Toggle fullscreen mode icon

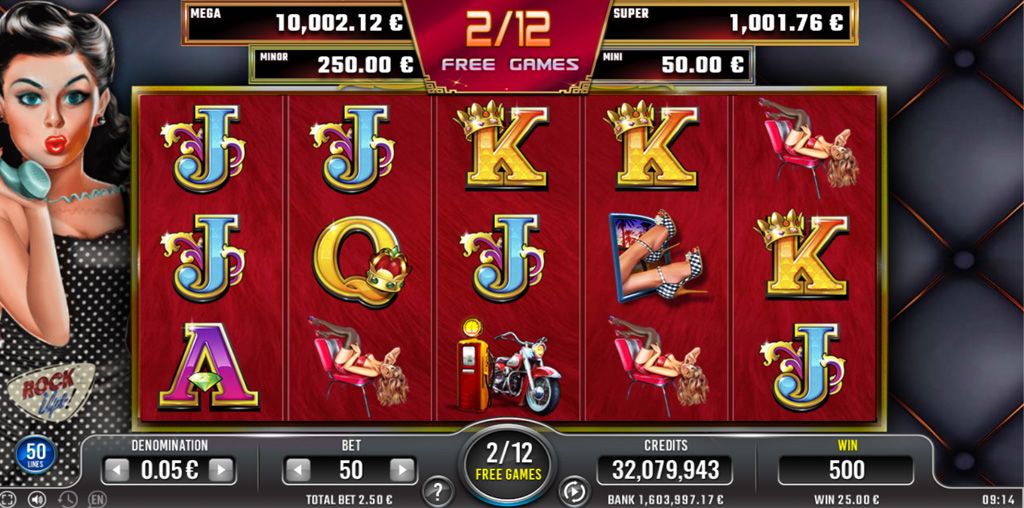10,498
